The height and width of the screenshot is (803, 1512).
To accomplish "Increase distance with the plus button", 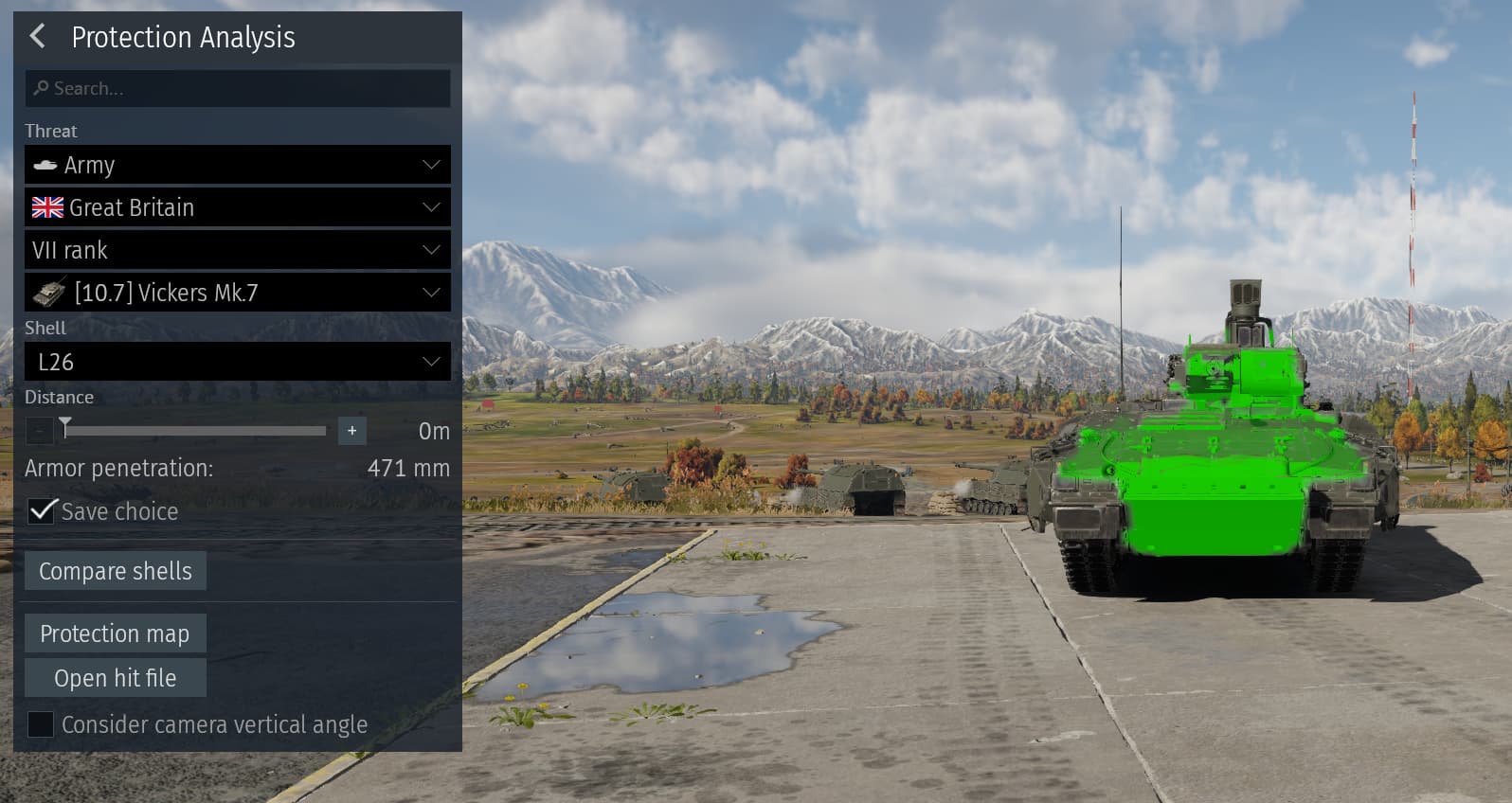I will click(x=351, y=431).
